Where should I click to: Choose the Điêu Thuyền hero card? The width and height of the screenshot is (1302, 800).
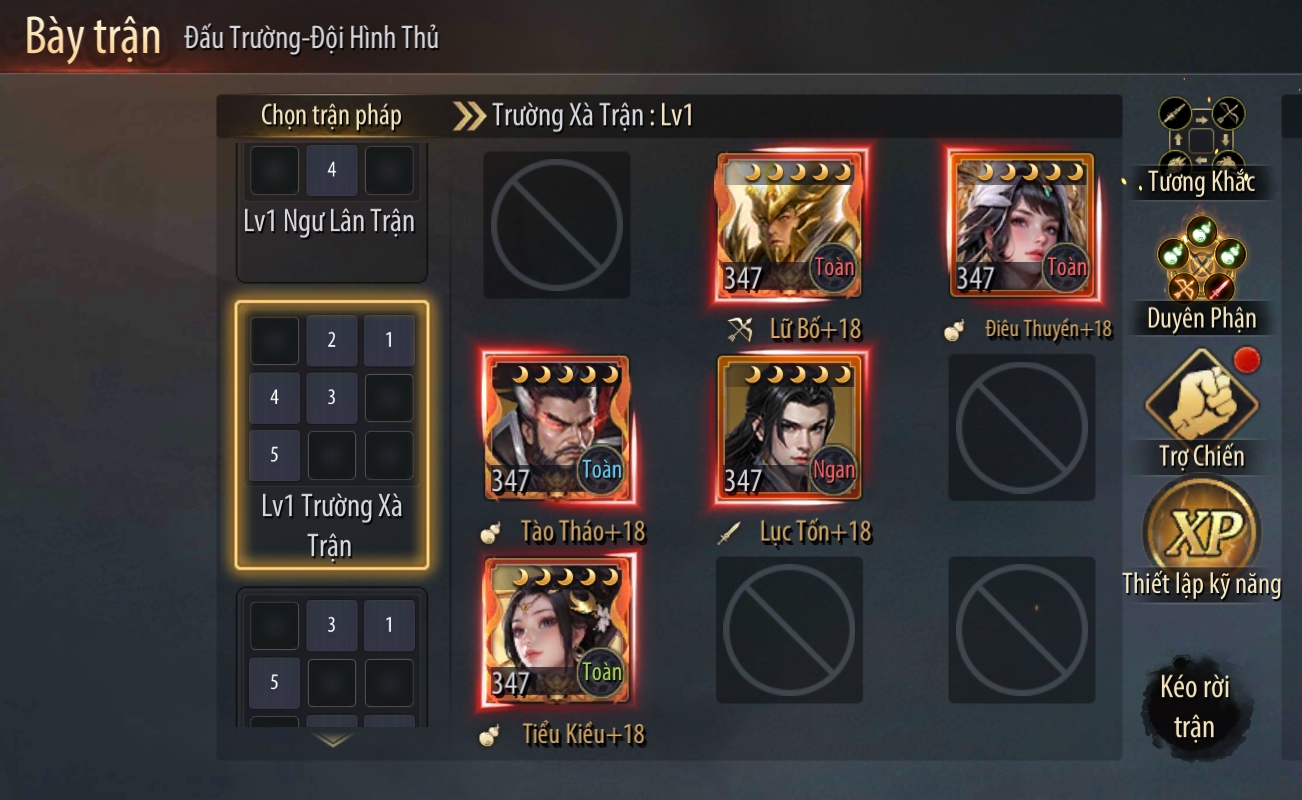pos(1023,226)
